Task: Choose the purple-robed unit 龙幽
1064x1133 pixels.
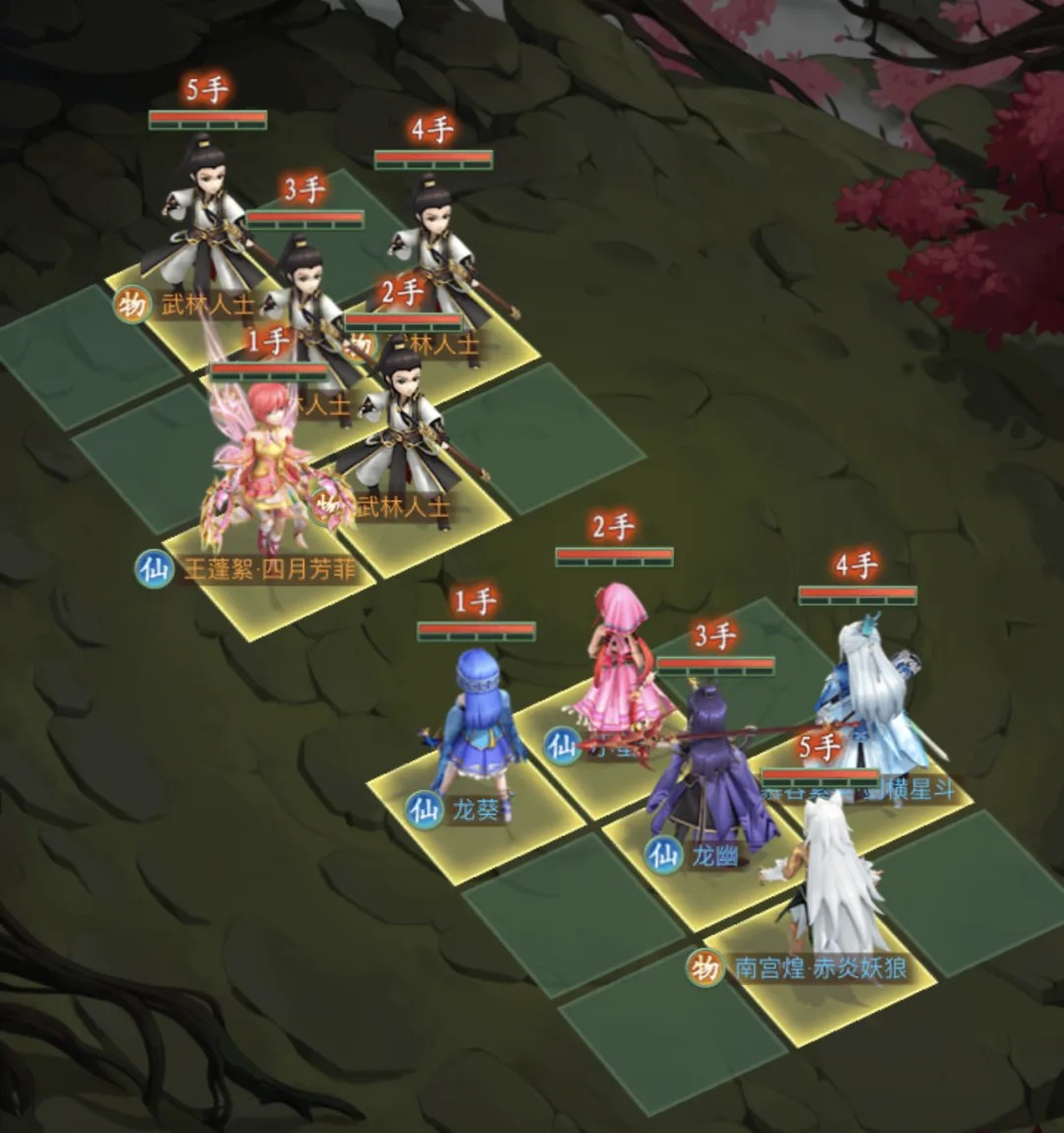Action: (709, 778)
